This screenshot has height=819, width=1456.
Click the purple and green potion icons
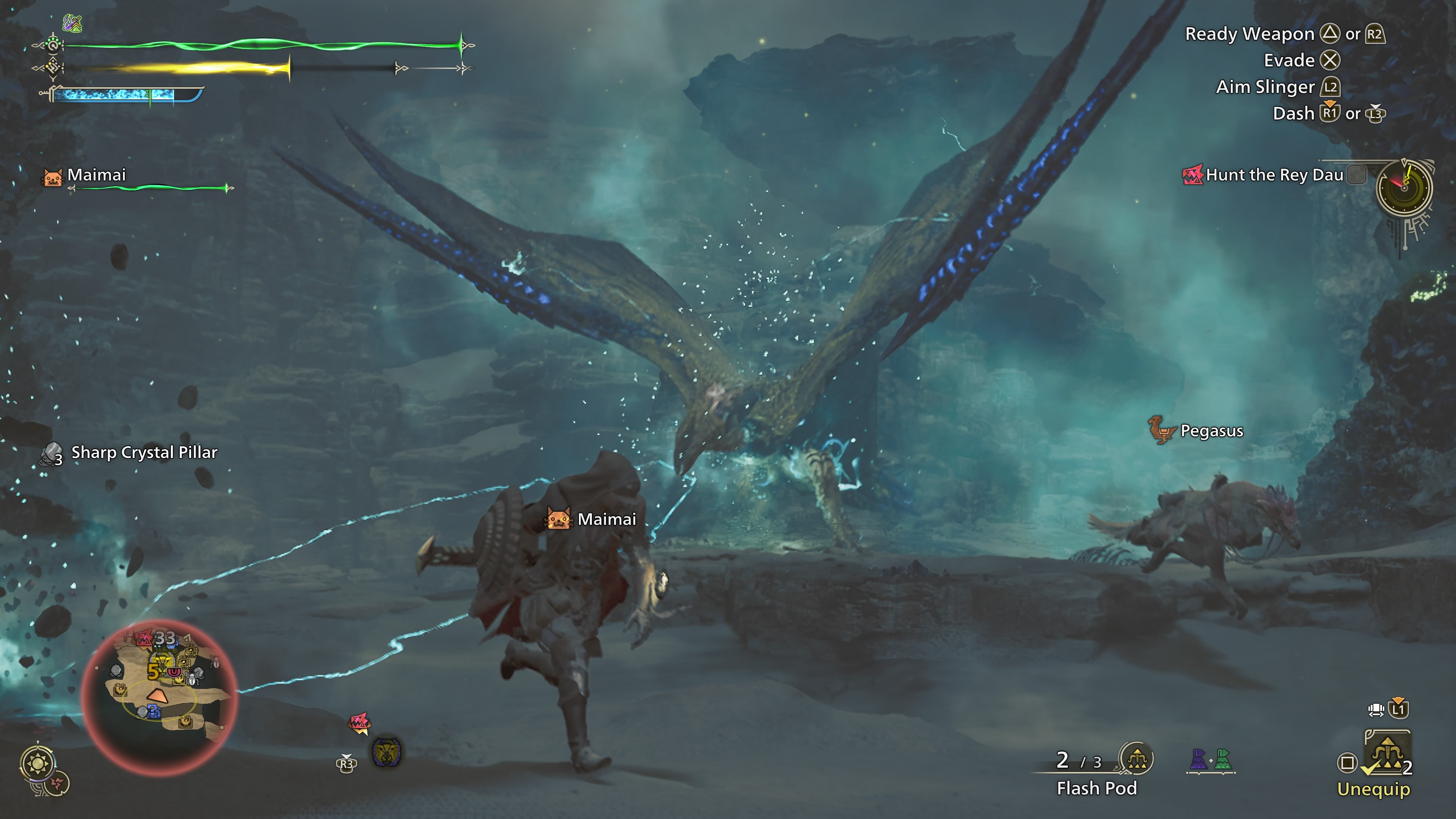(1211, 759)
